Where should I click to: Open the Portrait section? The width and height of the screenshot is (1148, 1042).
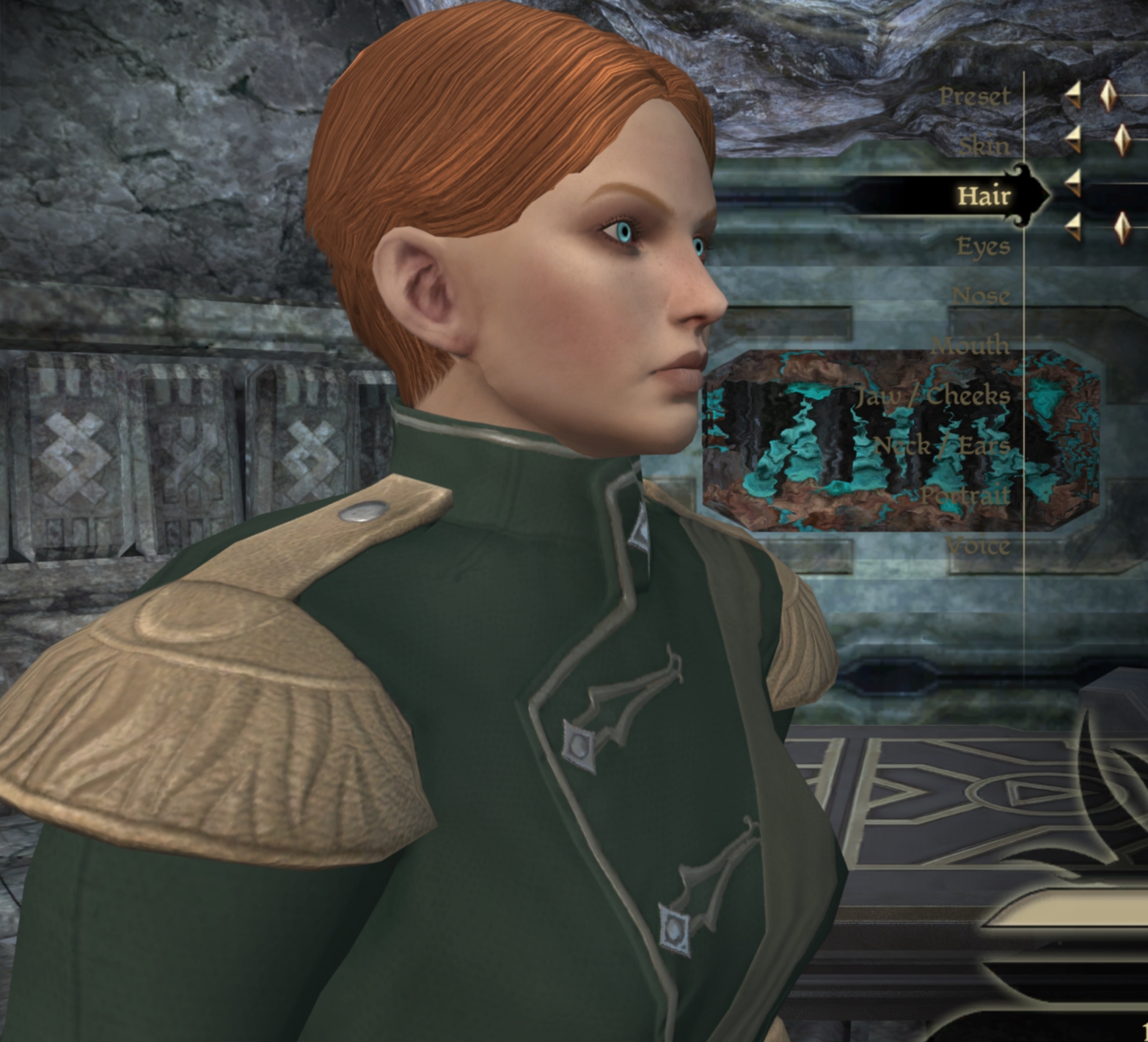click(x=965, y=495)
